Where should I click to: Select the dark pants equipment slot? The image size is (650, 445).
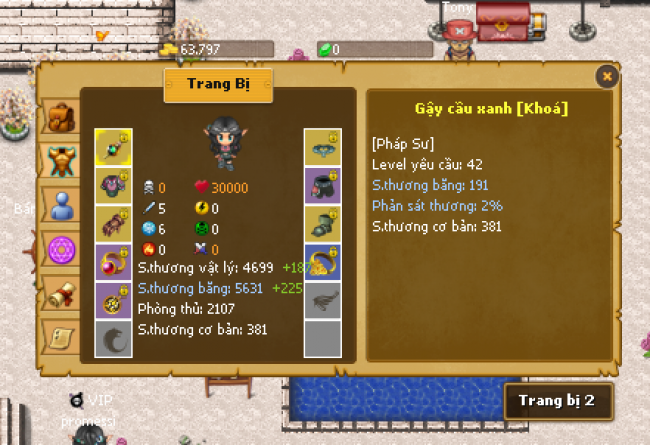pos(323,186)
